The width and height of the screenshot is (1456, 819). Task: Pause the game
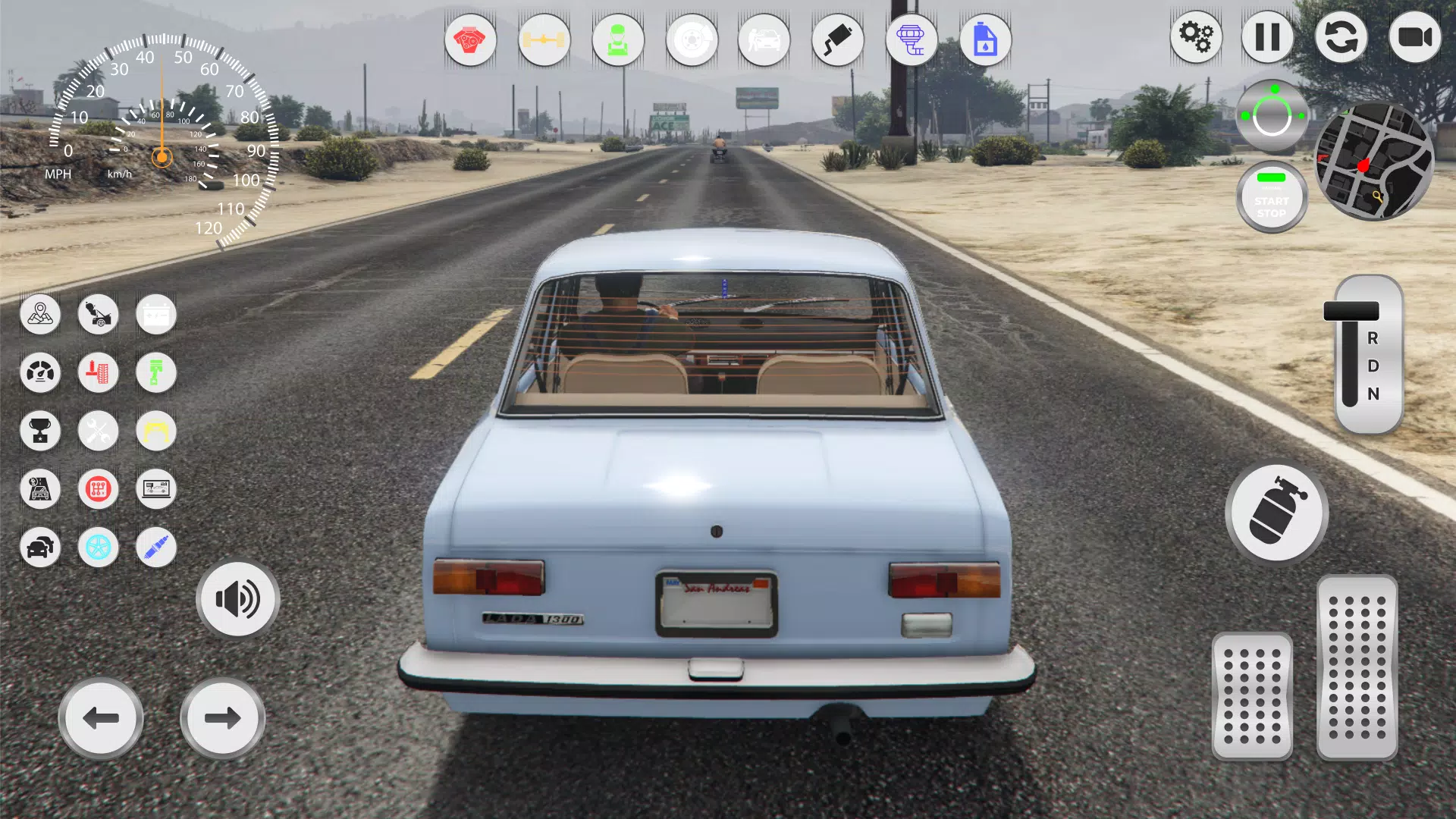click(x=1268, y=38)
